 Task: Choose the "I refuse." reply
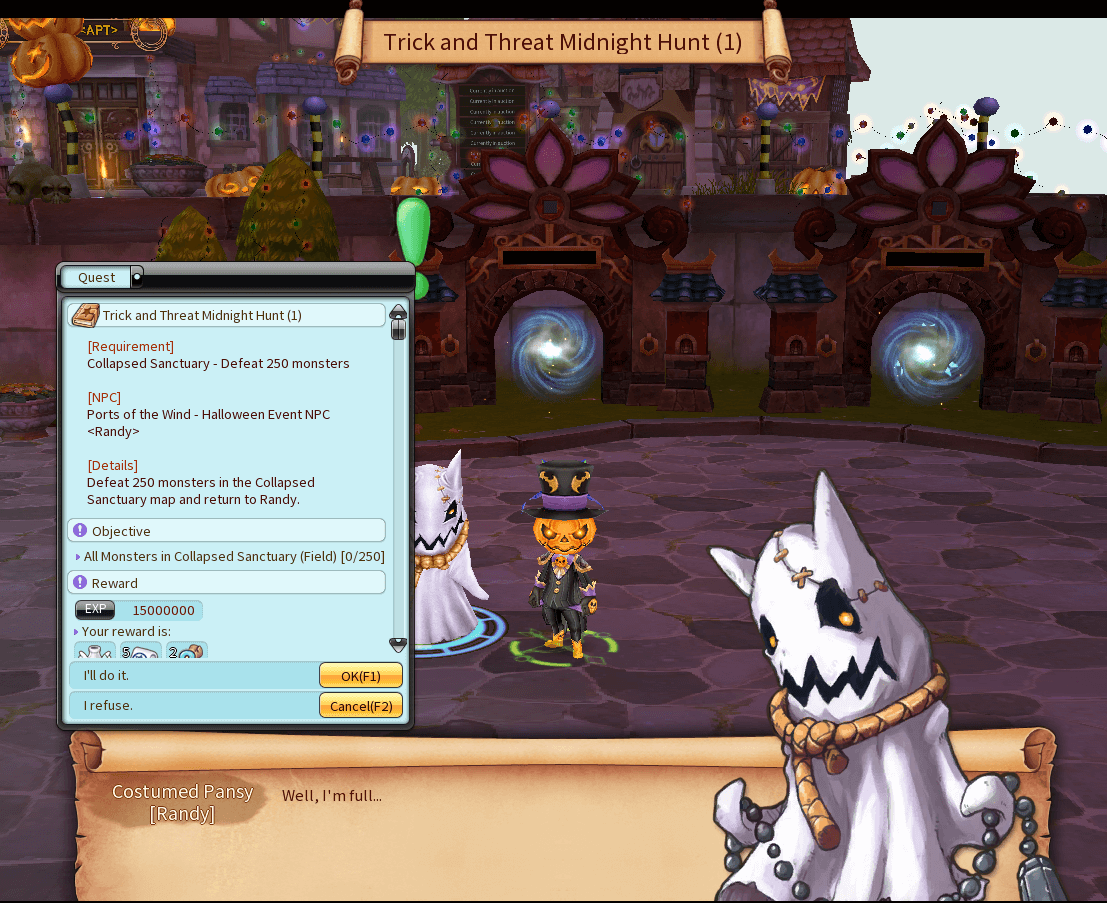click(x=192, y=706)
